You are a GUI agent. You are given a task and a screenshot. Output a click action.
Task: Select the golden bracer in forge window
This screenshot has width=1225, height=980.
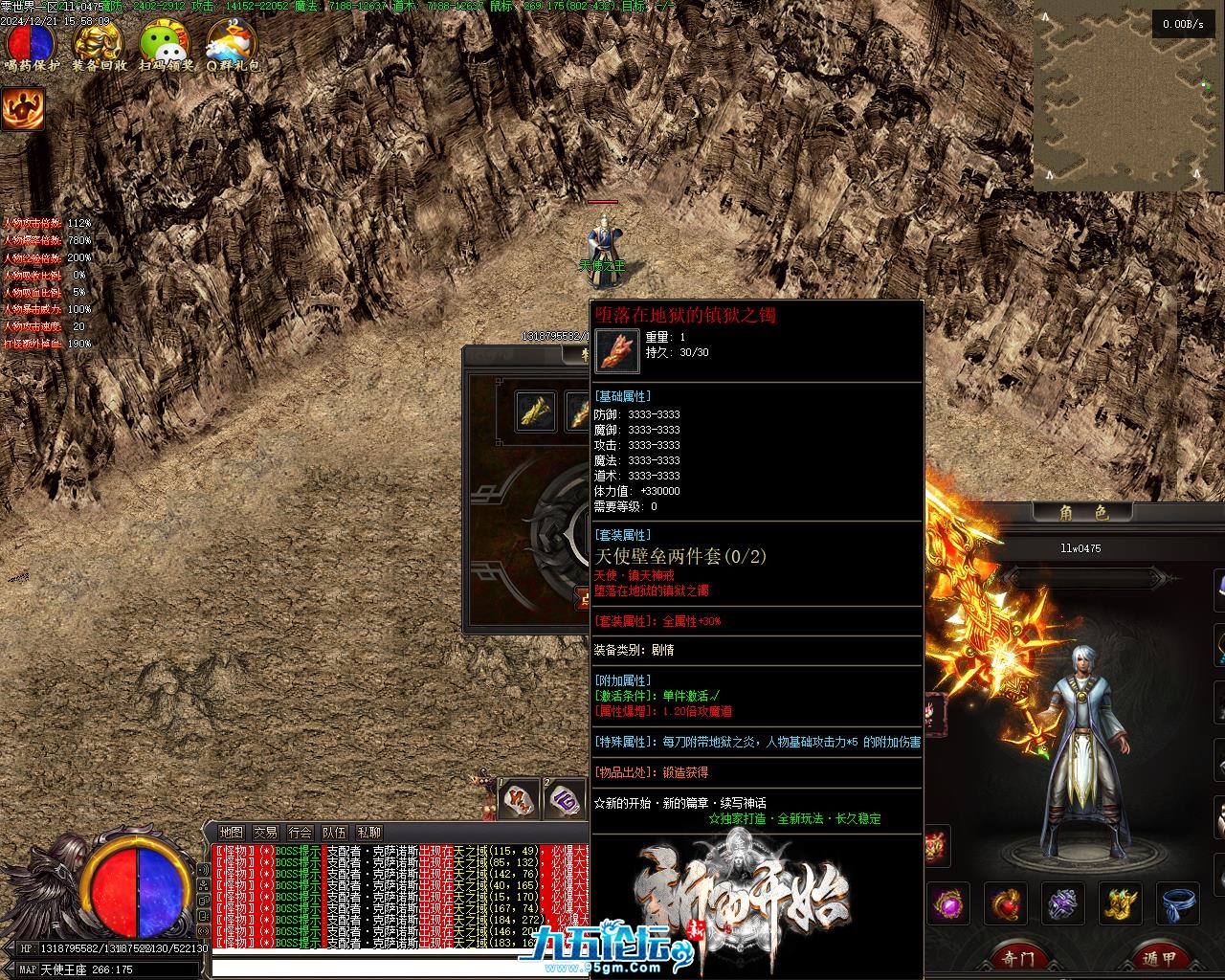[536, 412]
